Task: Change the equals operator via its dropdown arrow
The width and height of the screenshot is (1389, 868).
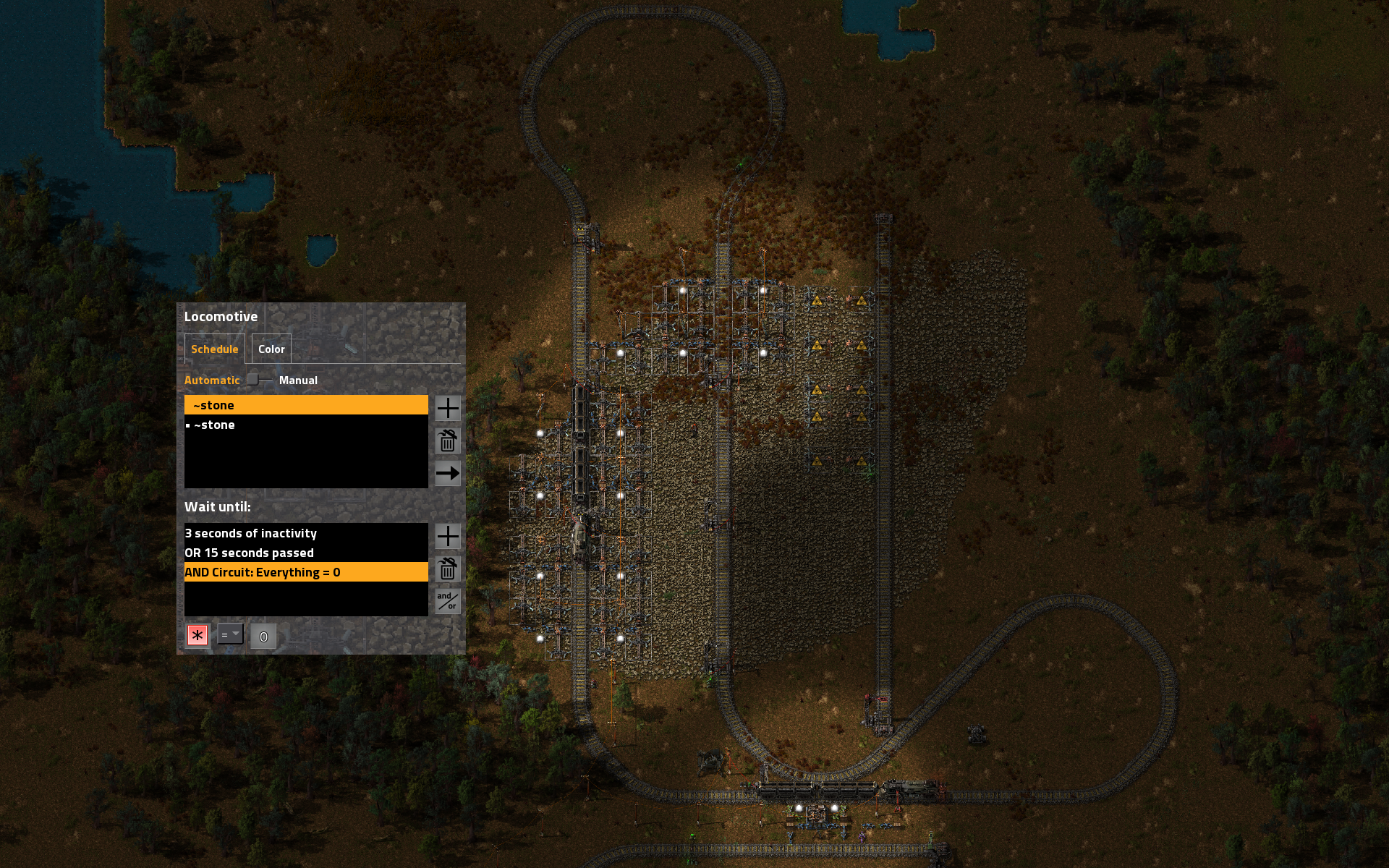Action: pos(236,634)
